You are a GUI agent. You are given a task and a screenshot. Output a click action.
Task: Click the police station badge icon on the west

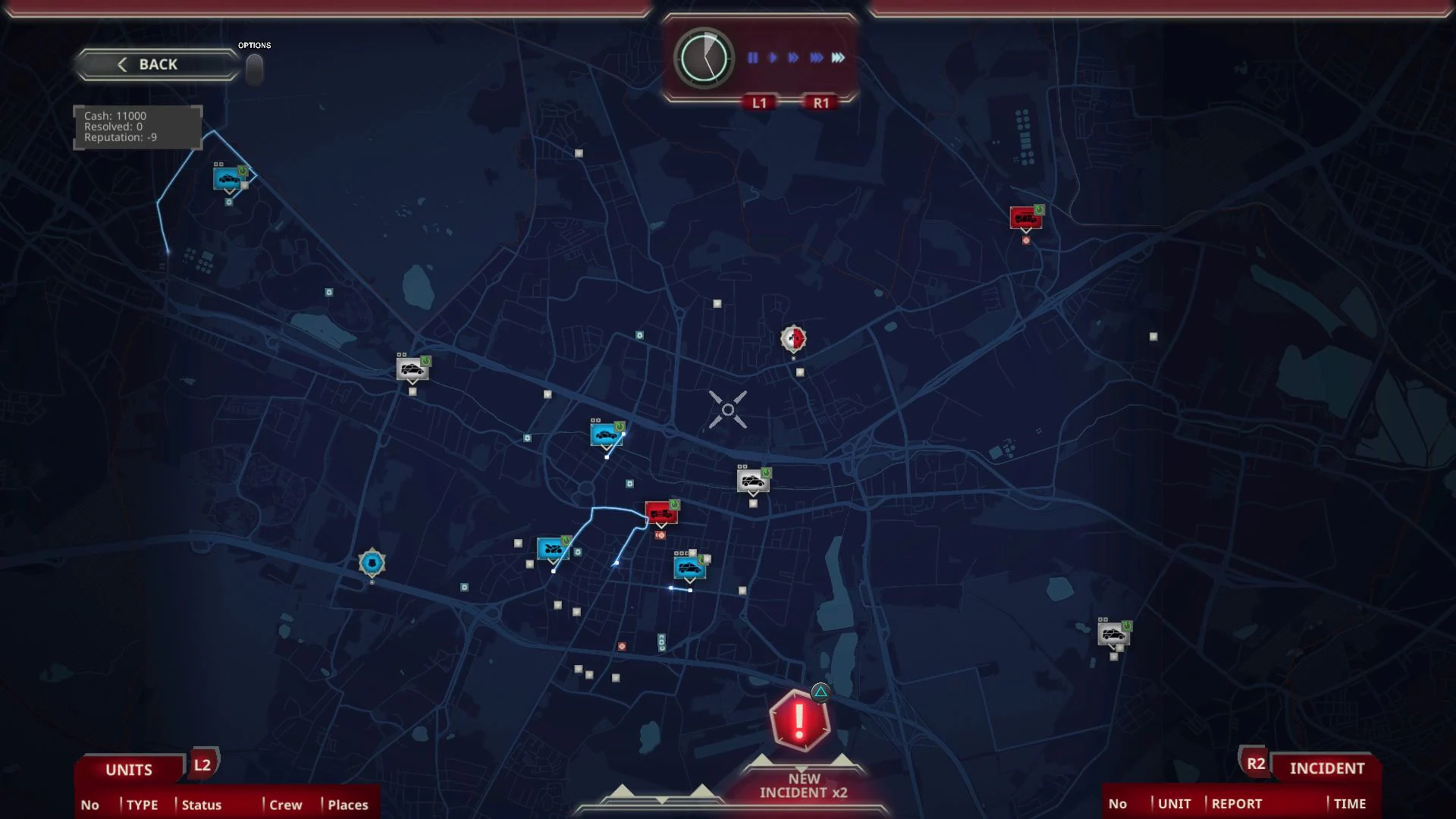[x=372, y=561]
